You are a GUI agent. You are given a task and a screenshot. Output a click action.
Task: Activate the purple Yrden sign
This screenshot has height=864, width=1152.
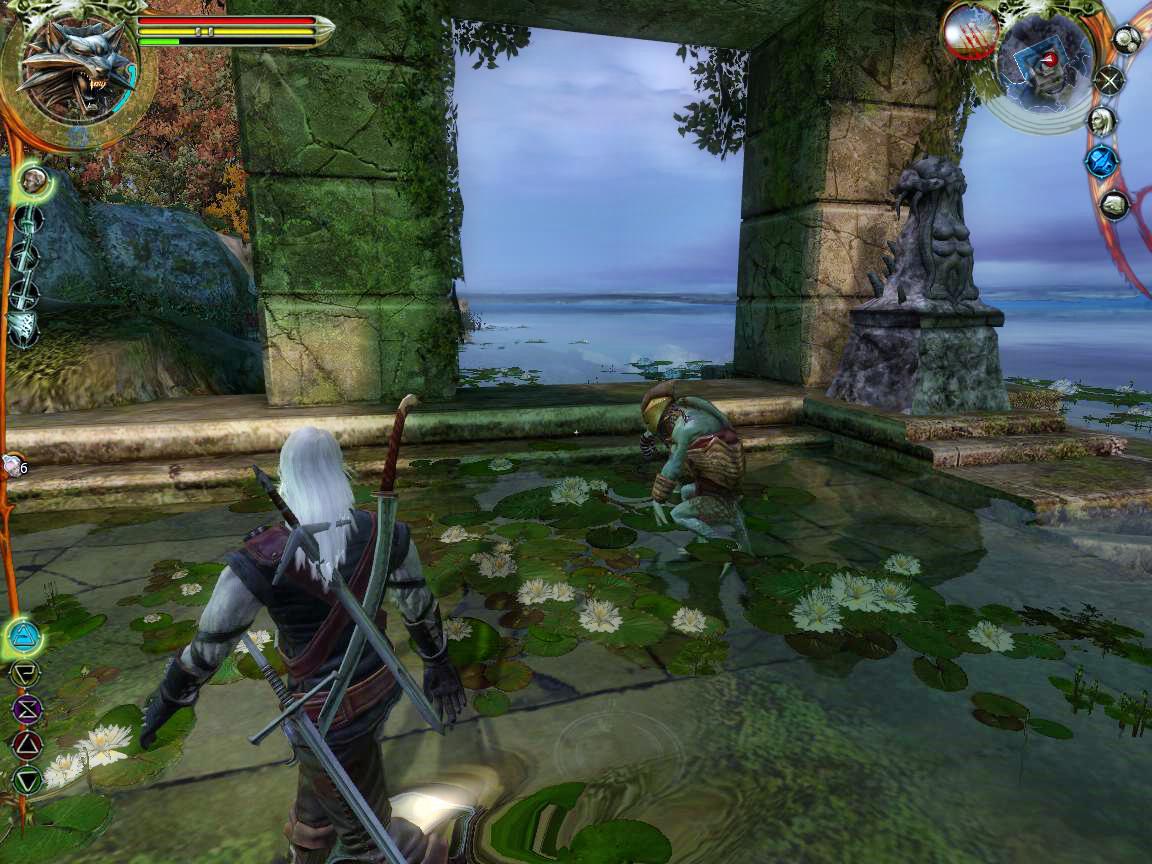[26, 709]
